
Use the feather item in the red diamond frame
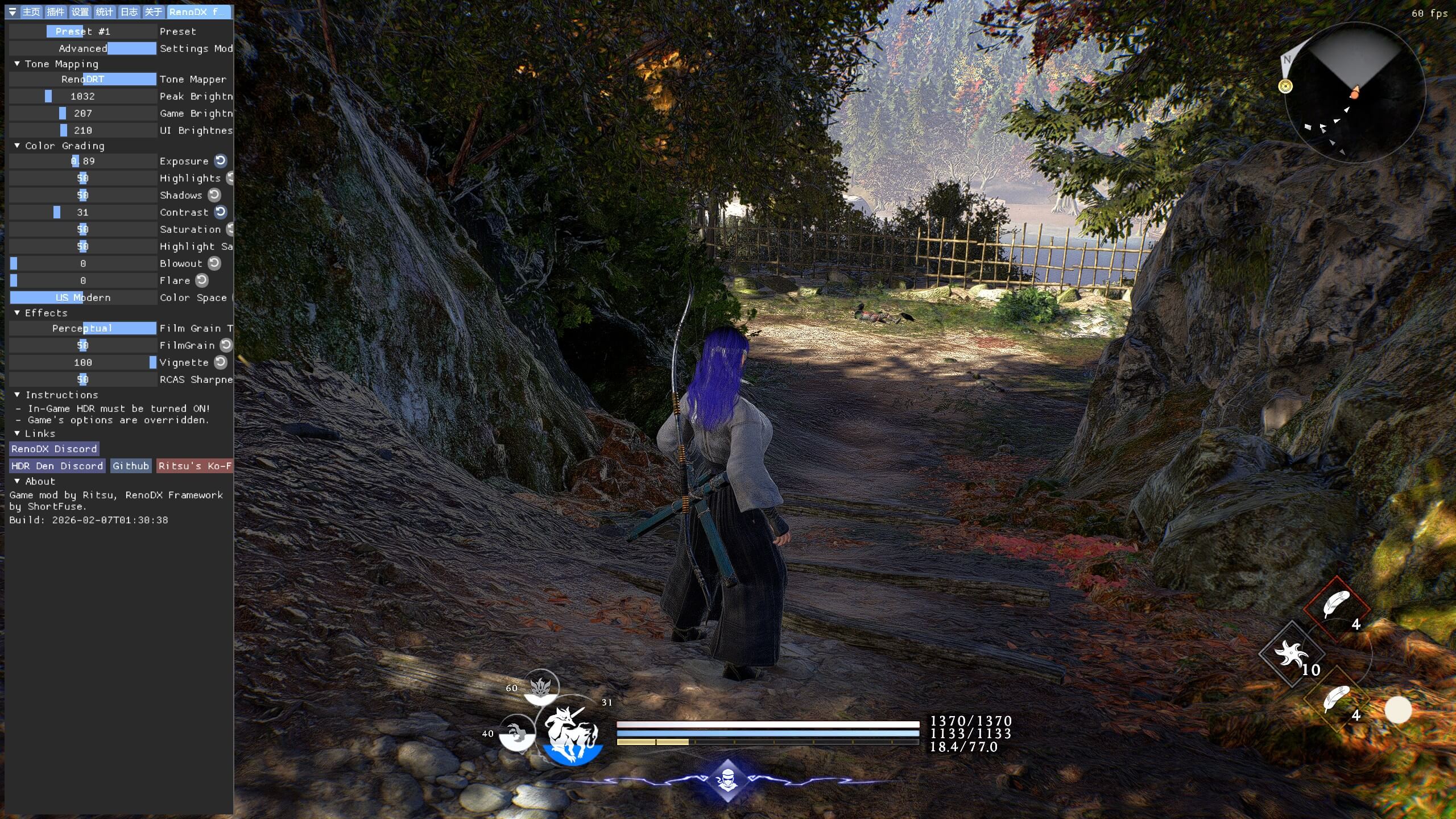click(x=1335, y=605)
